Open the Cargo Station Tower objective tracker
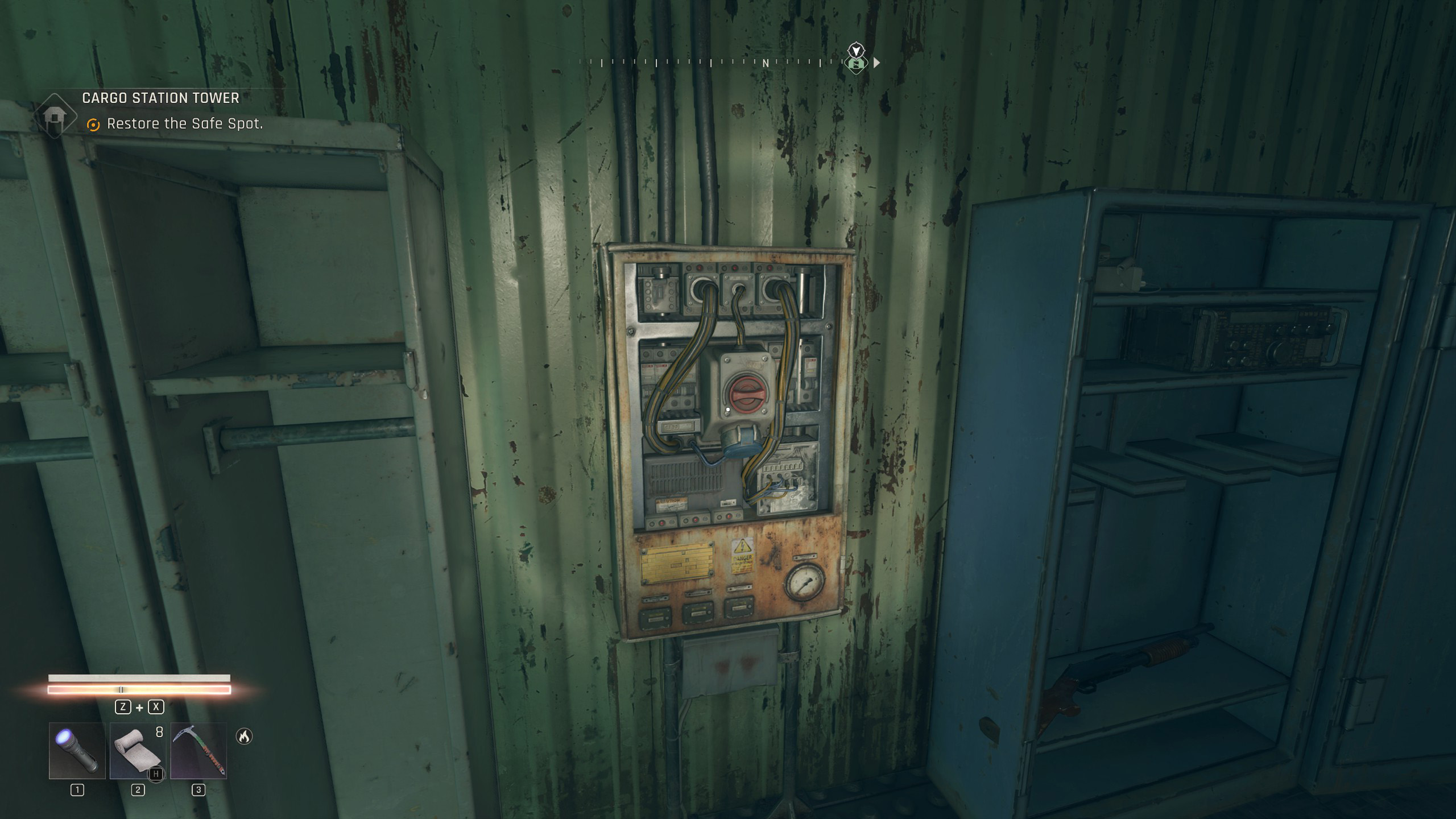Image resolution: width=1456 pixels, height=819 pixels. [x=160, y=98]
